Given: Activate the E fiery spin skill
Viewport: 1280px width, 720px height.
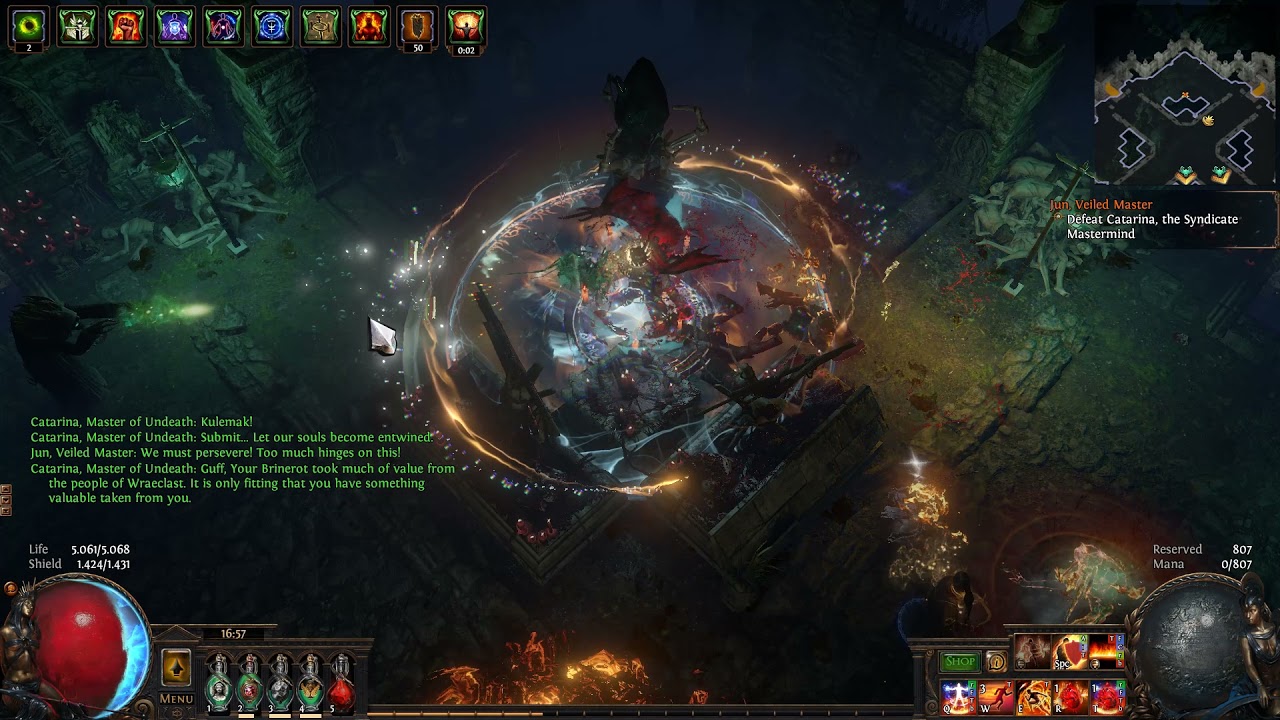Looking at the screenshot, I should (1033, 695).
